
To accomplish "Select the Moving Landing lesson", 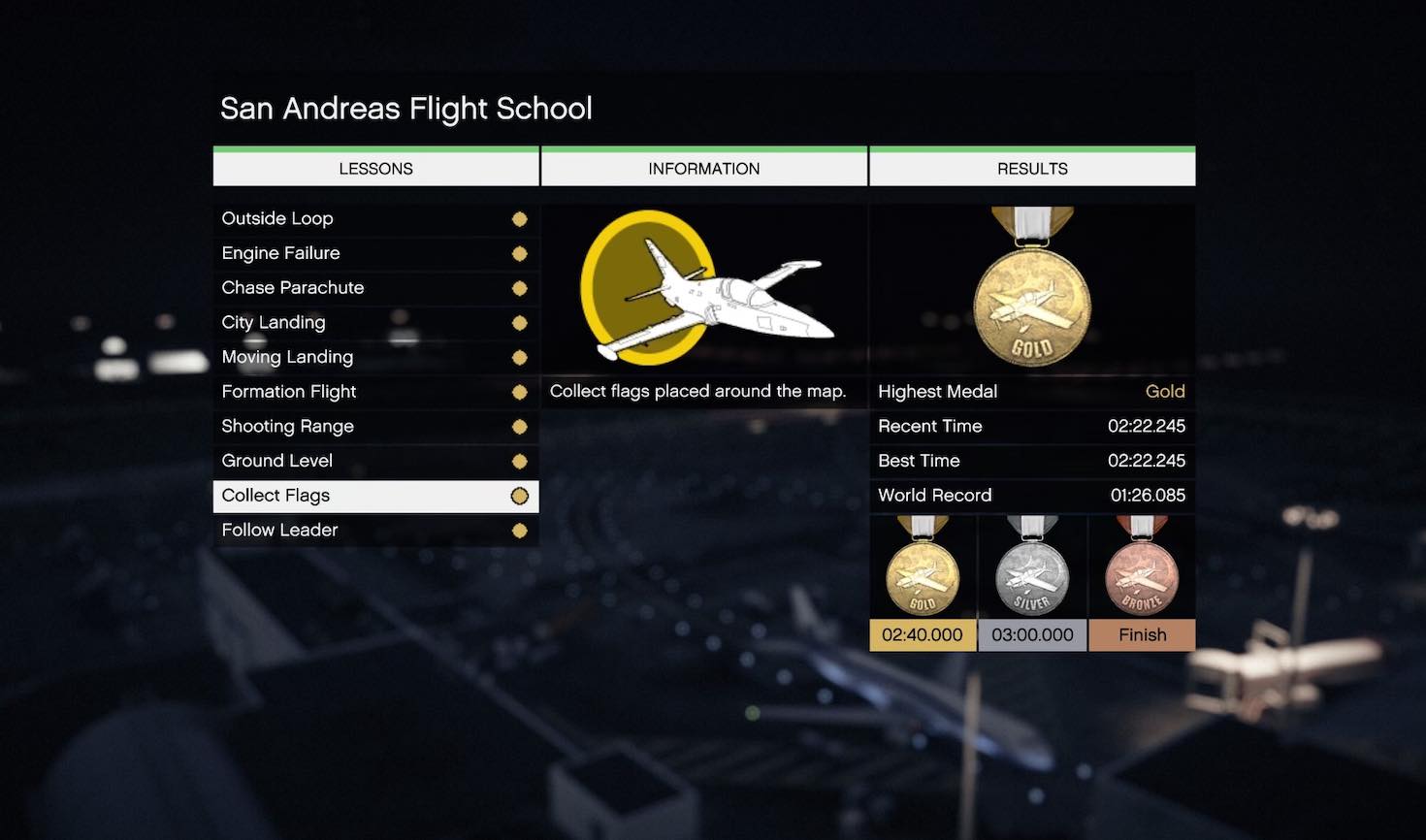I will pos(287,357).
